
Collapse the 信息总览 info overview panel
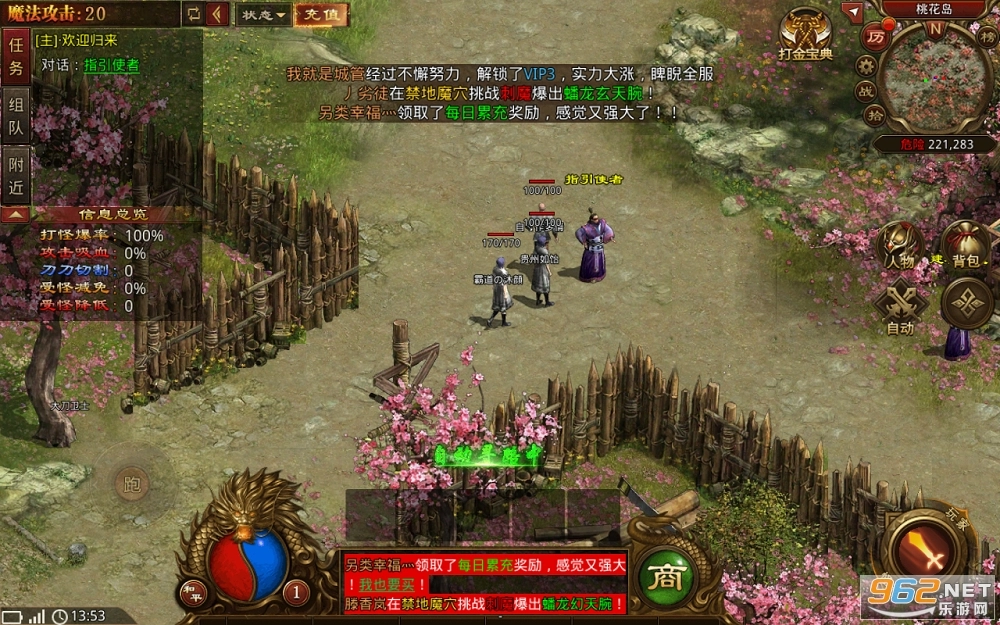[x=14, y=214]
